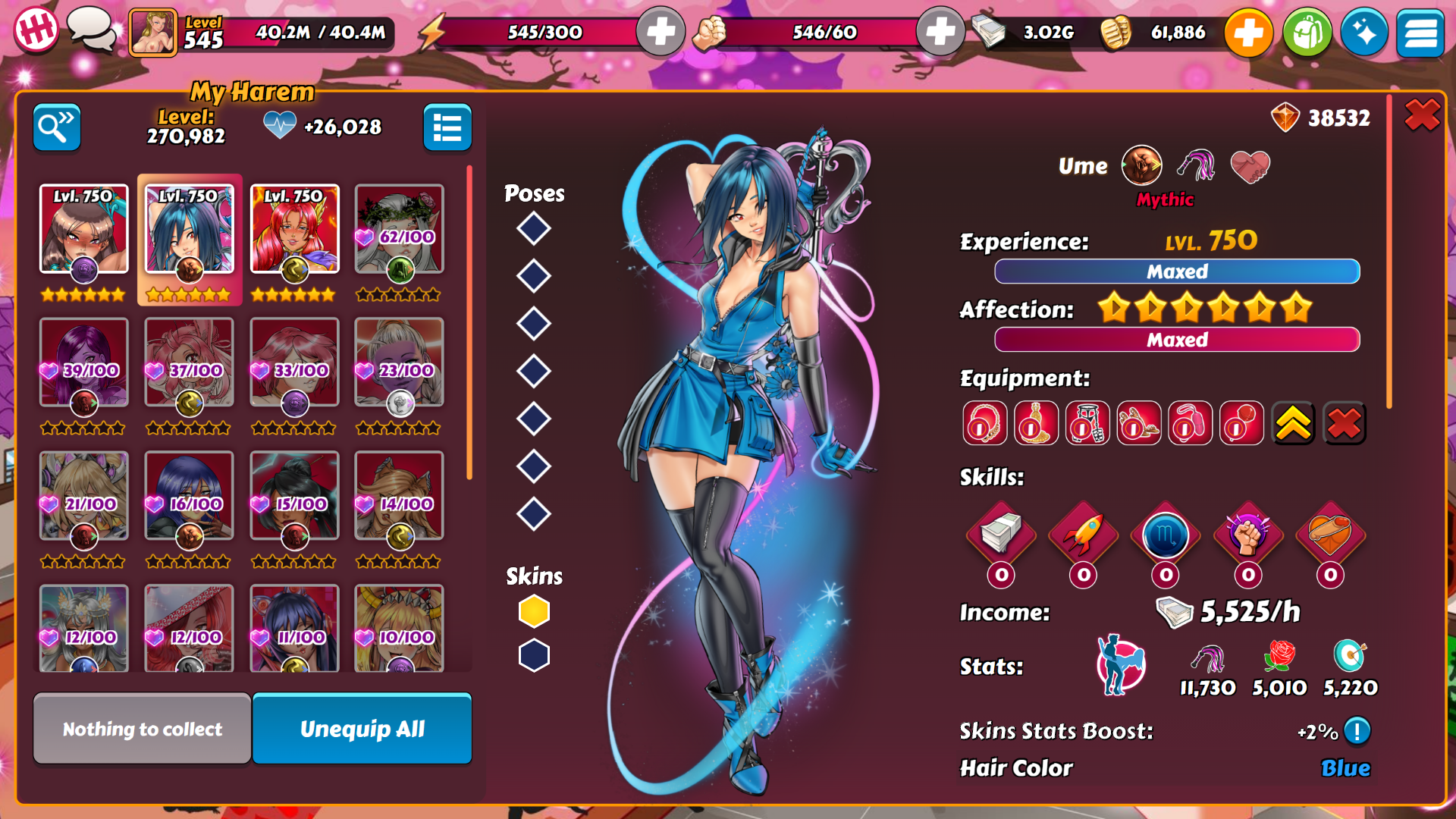Add more gold with the orange plus
Image resolution: width=1456 pixels, height=819 pixels.
[1248, 33]
